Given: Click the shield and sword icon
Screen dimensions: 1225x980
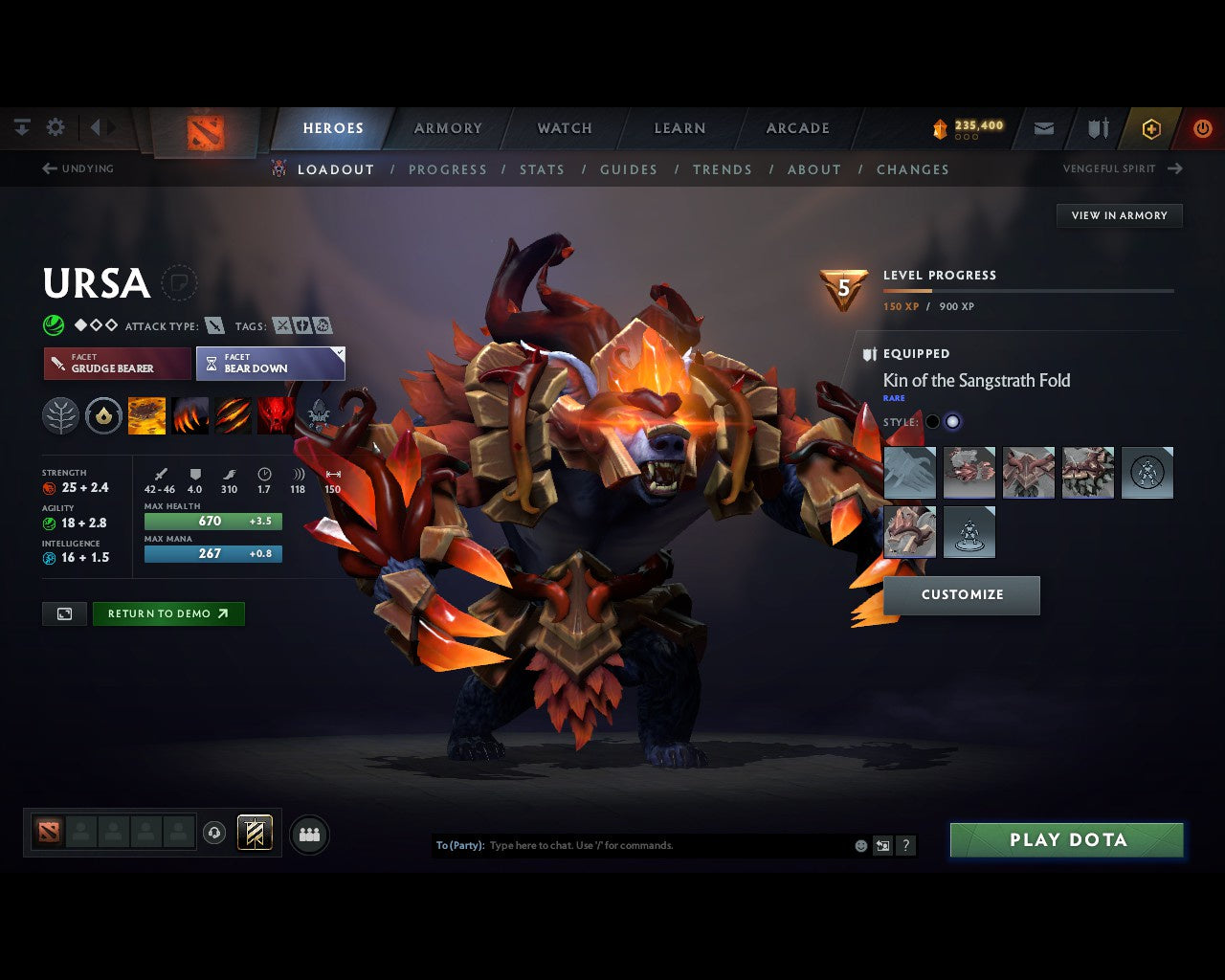Looking at the screenshot, I should pos(1097,128).
